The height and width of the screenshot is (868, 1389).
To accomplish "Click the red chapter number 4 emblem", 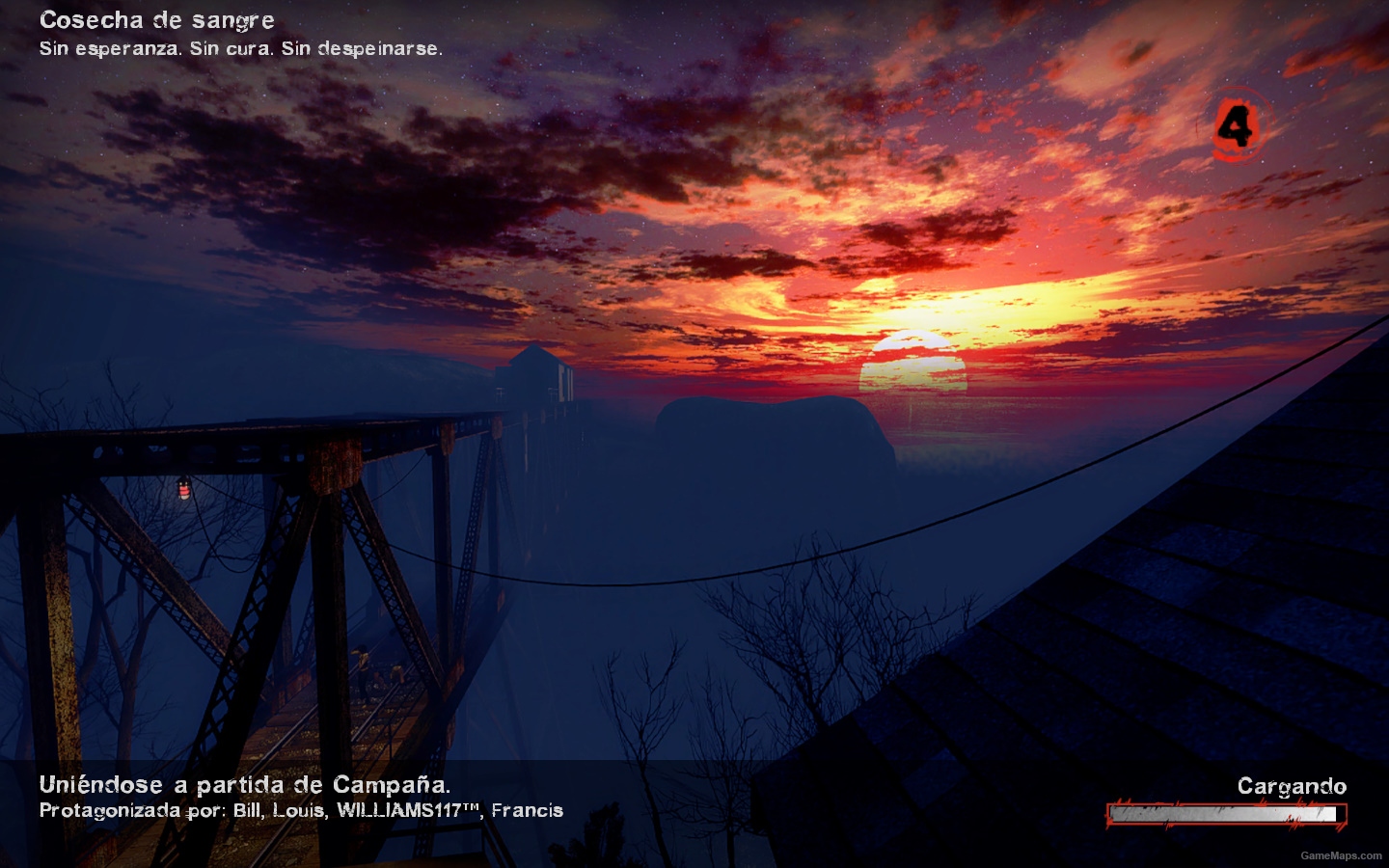I will point(1239,125).
